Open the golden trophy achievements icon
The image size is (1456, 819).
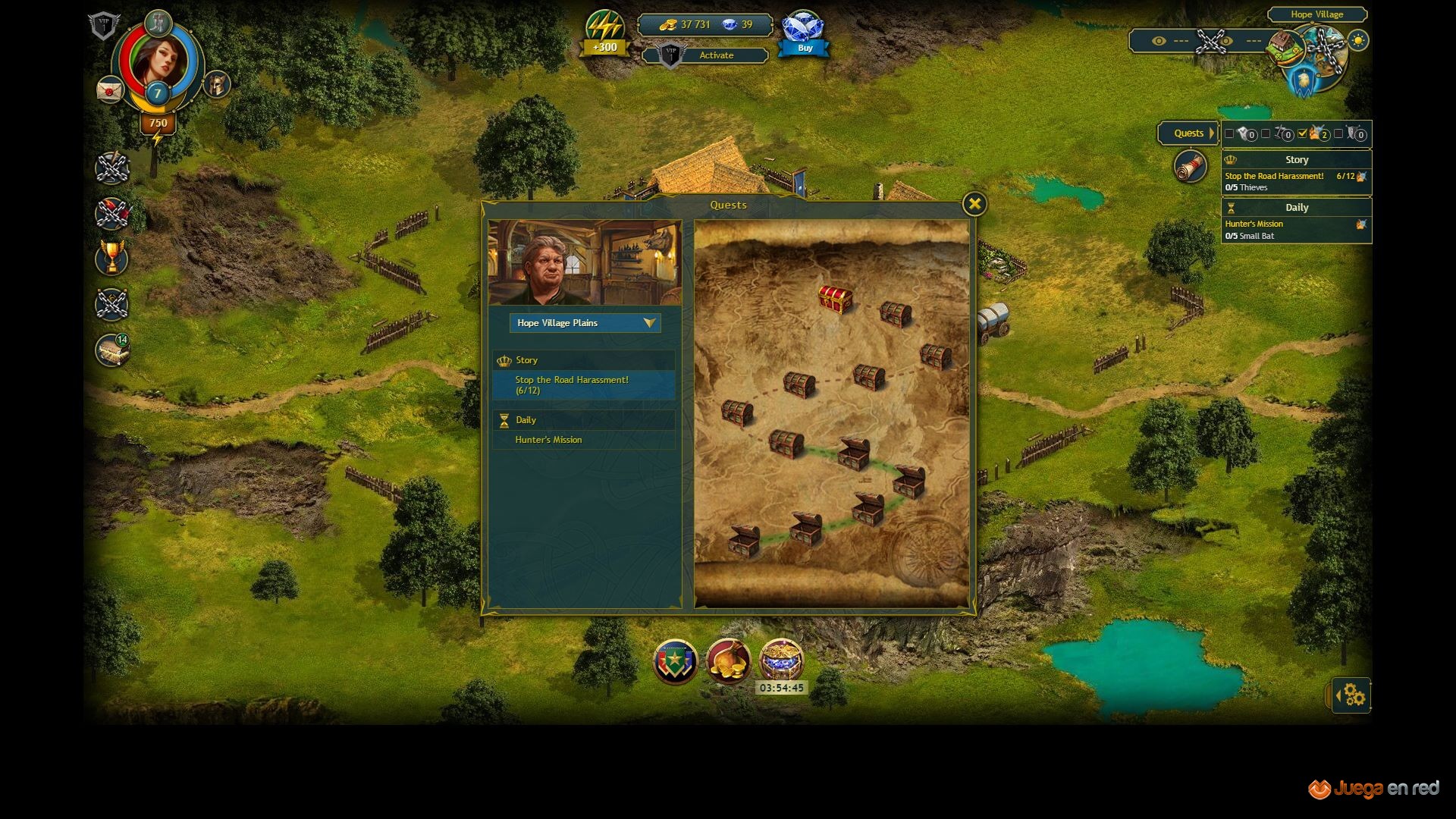tap(112, 258)
